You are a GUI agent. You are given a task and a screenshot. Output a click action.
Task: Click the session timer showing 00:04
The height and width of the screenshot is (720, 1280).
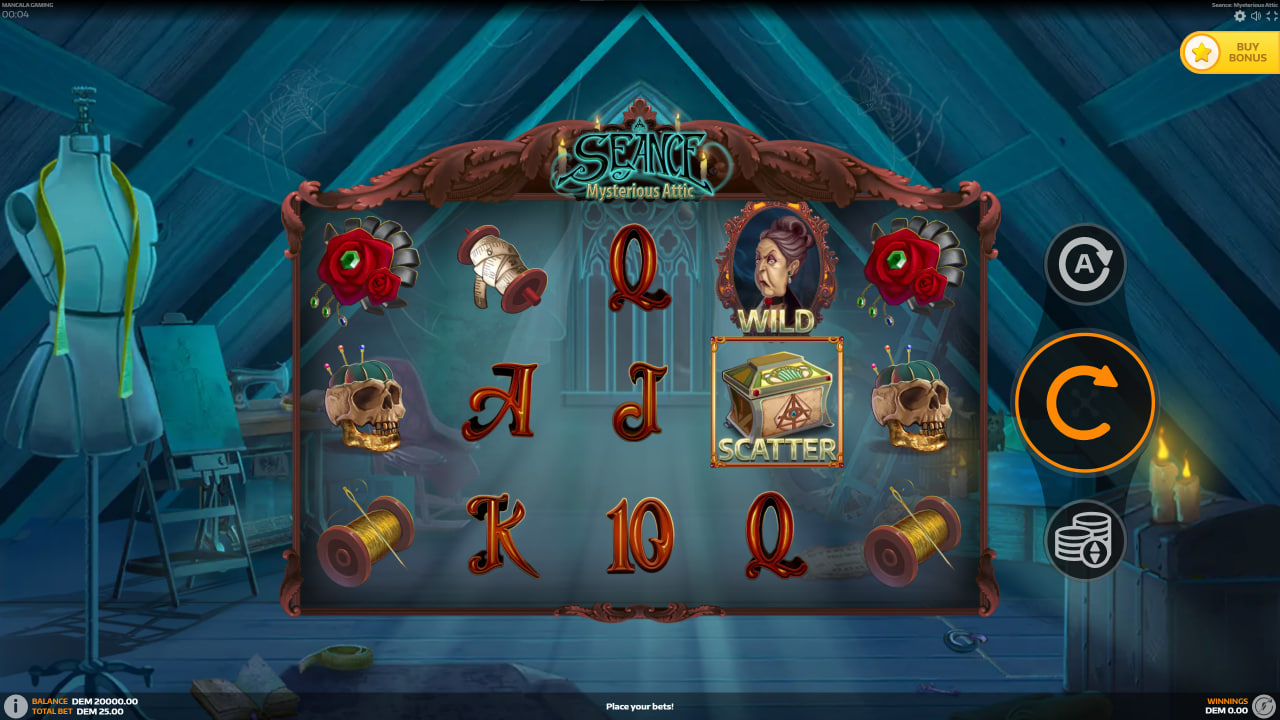15,14
